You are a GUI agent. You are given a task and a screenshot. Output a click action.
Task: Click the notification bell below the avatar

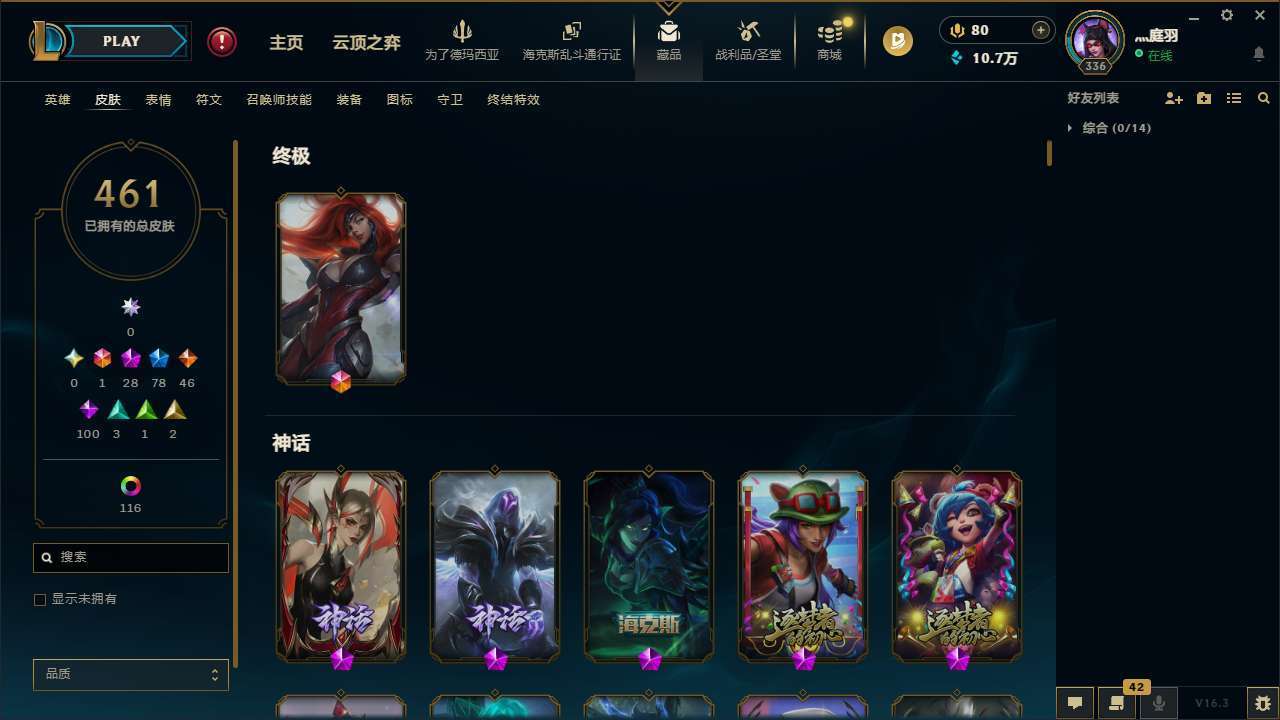[x=1258, y=54]
